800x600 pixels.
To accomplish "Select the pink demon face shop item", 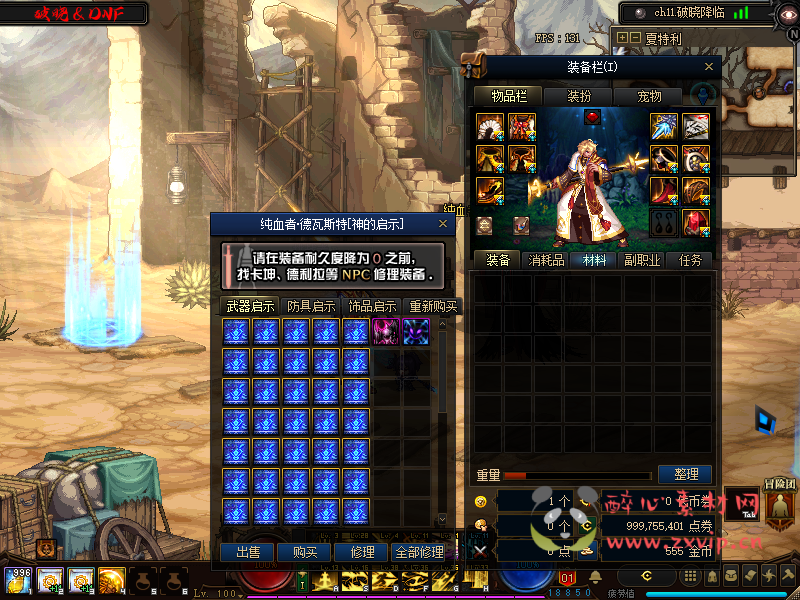I will (386, 332).
